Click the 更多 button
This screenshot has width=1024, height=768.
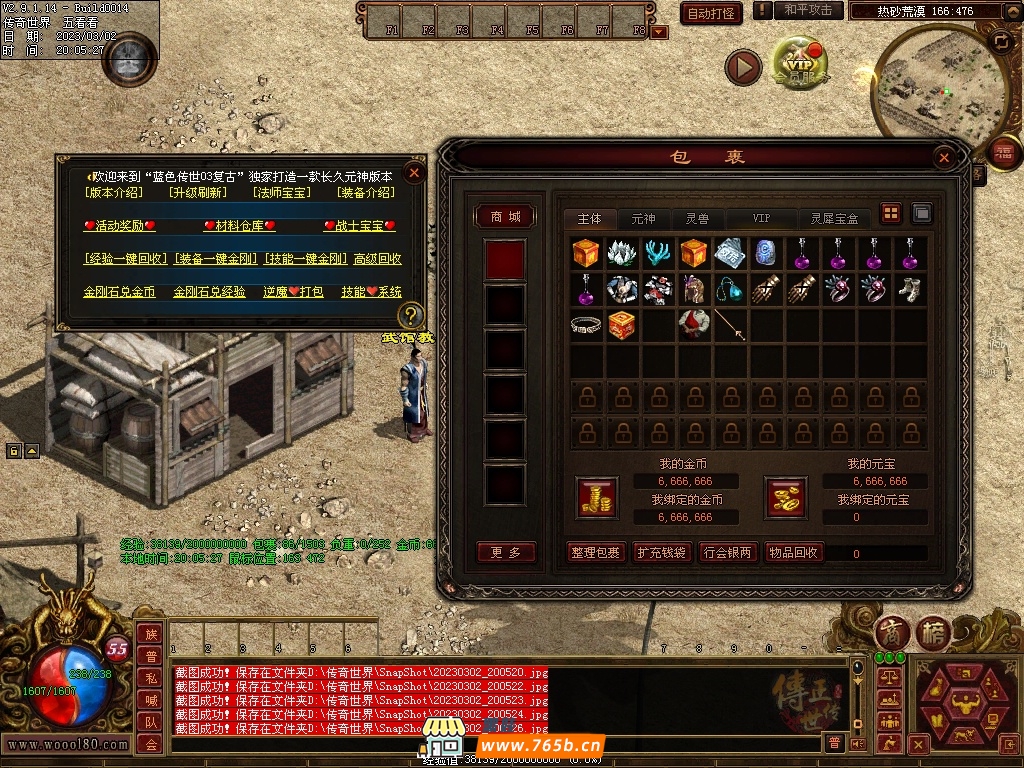click(x=506, y=552)
